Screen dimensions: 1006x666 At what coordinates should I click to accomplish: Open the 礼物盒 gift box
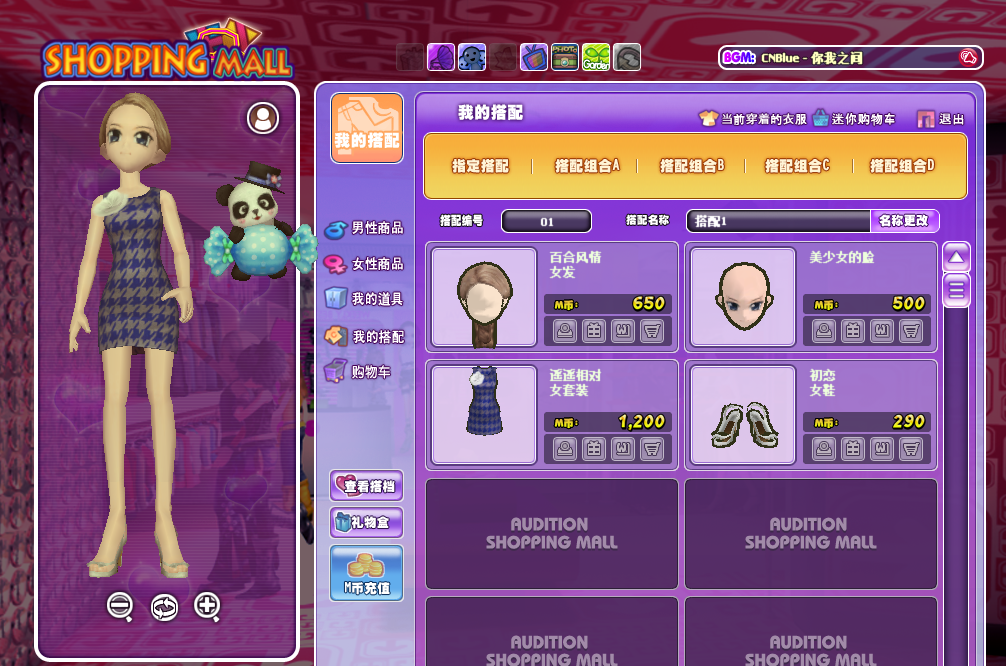(367, 522)
